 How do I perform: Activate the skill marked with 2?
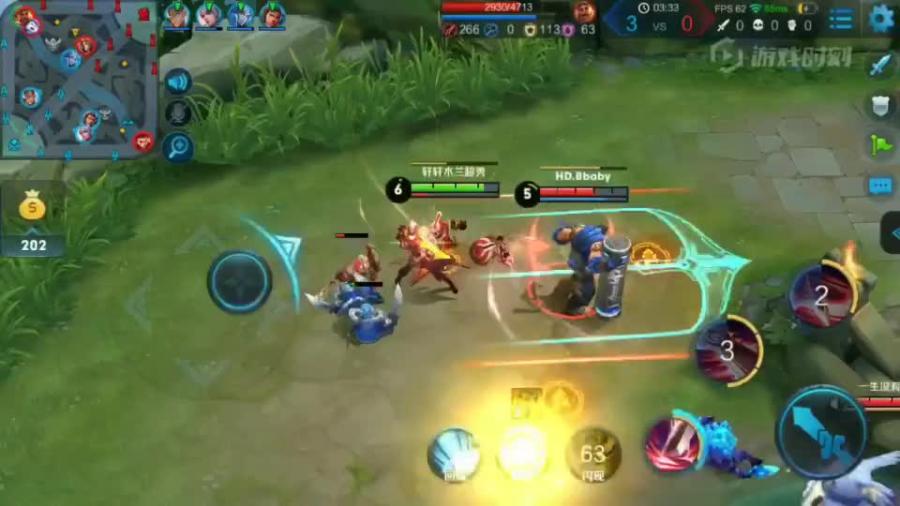point(822,294)
